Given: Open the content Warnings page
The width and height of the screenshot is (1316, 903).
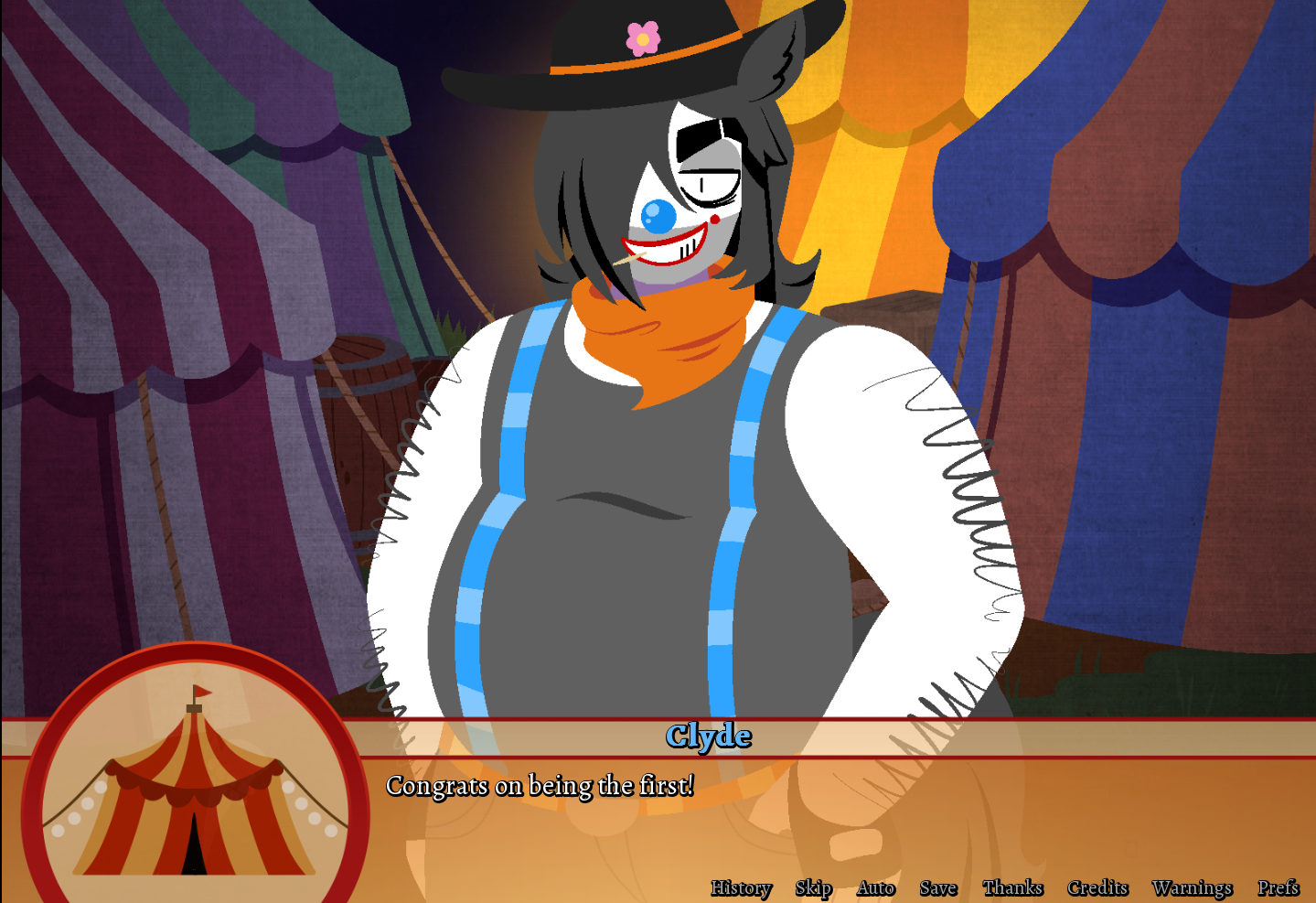Looking at the screenshot, I should click(x=1192, y=887).
